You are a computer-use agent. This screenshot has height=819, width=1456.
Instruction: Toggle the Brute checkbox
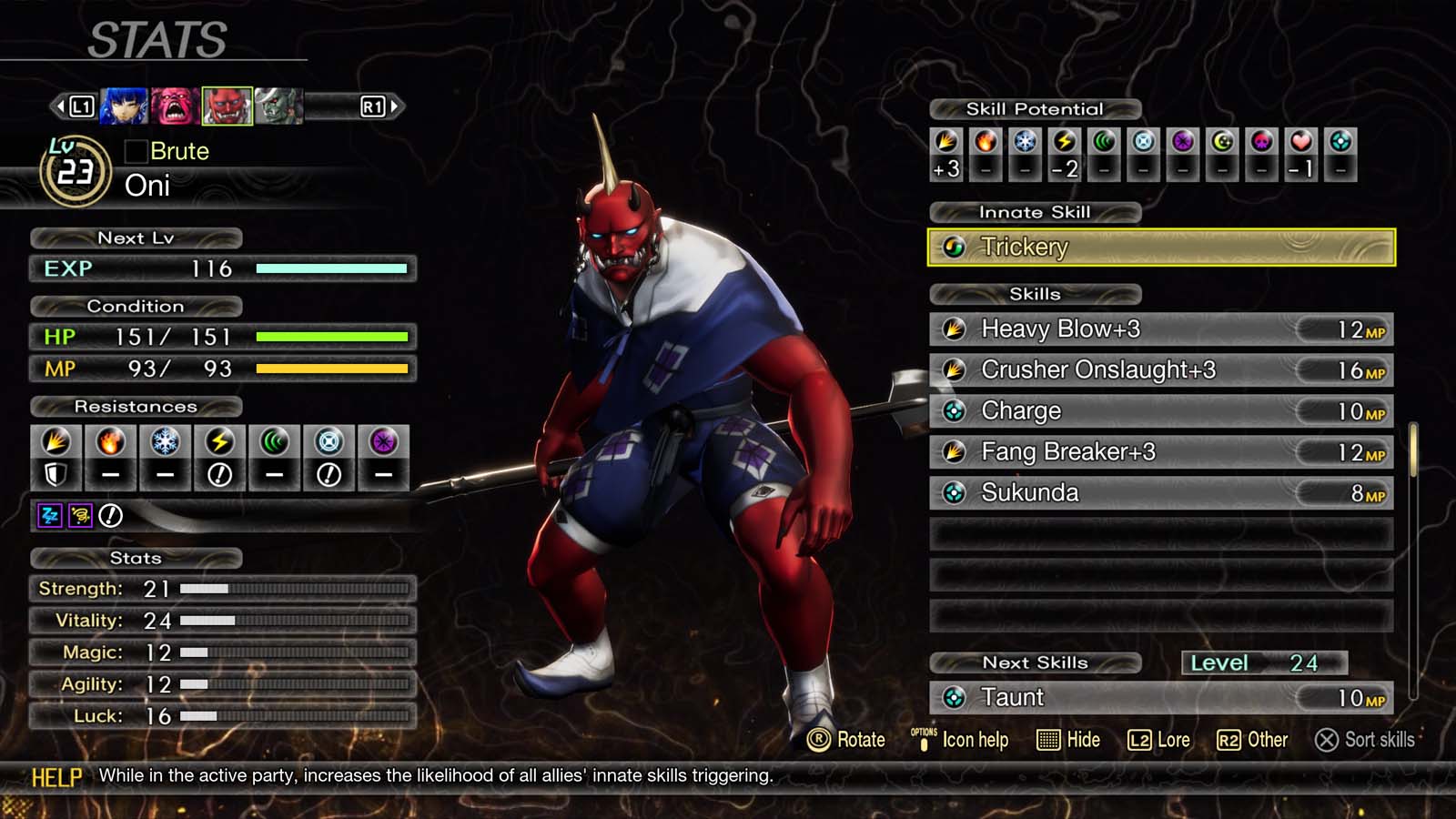pos(136,151)
